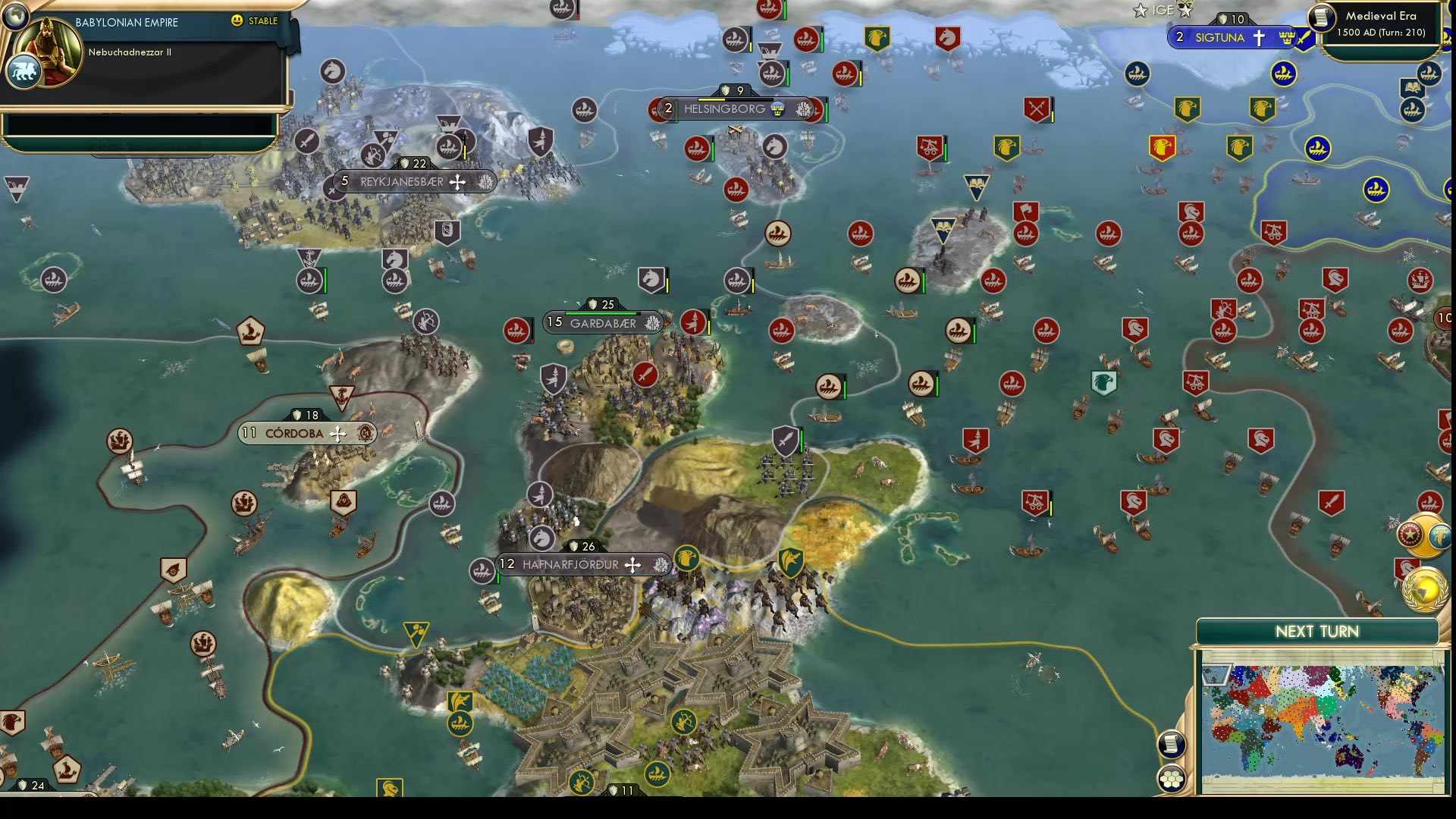Viewport: 1456px width, 819px height.
Task: Toggle the IGE star on the right
Action: (1185, 10)
